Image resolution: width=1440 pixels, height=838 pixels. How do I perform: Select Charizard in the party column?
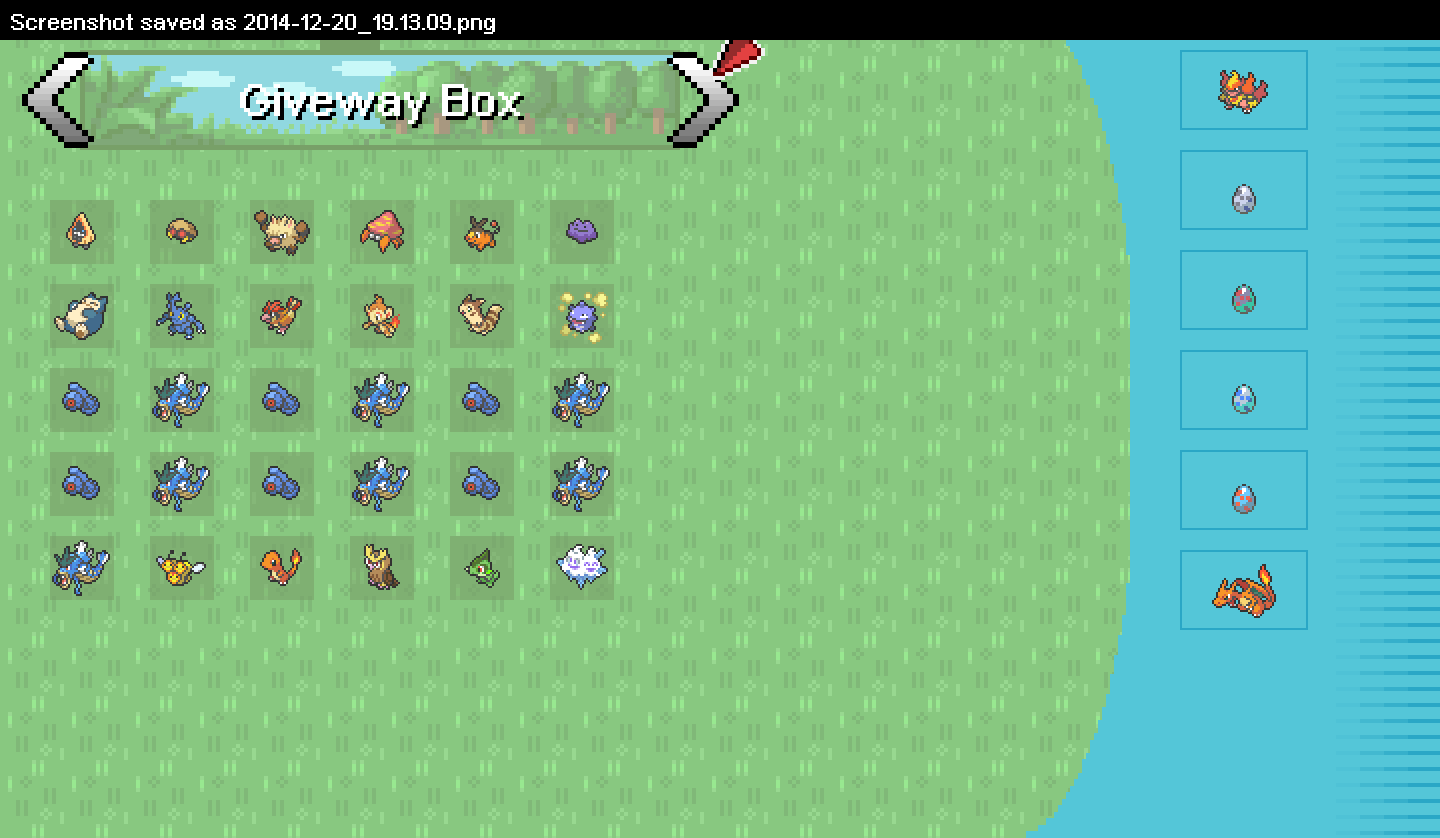(x=1244, y=590)
